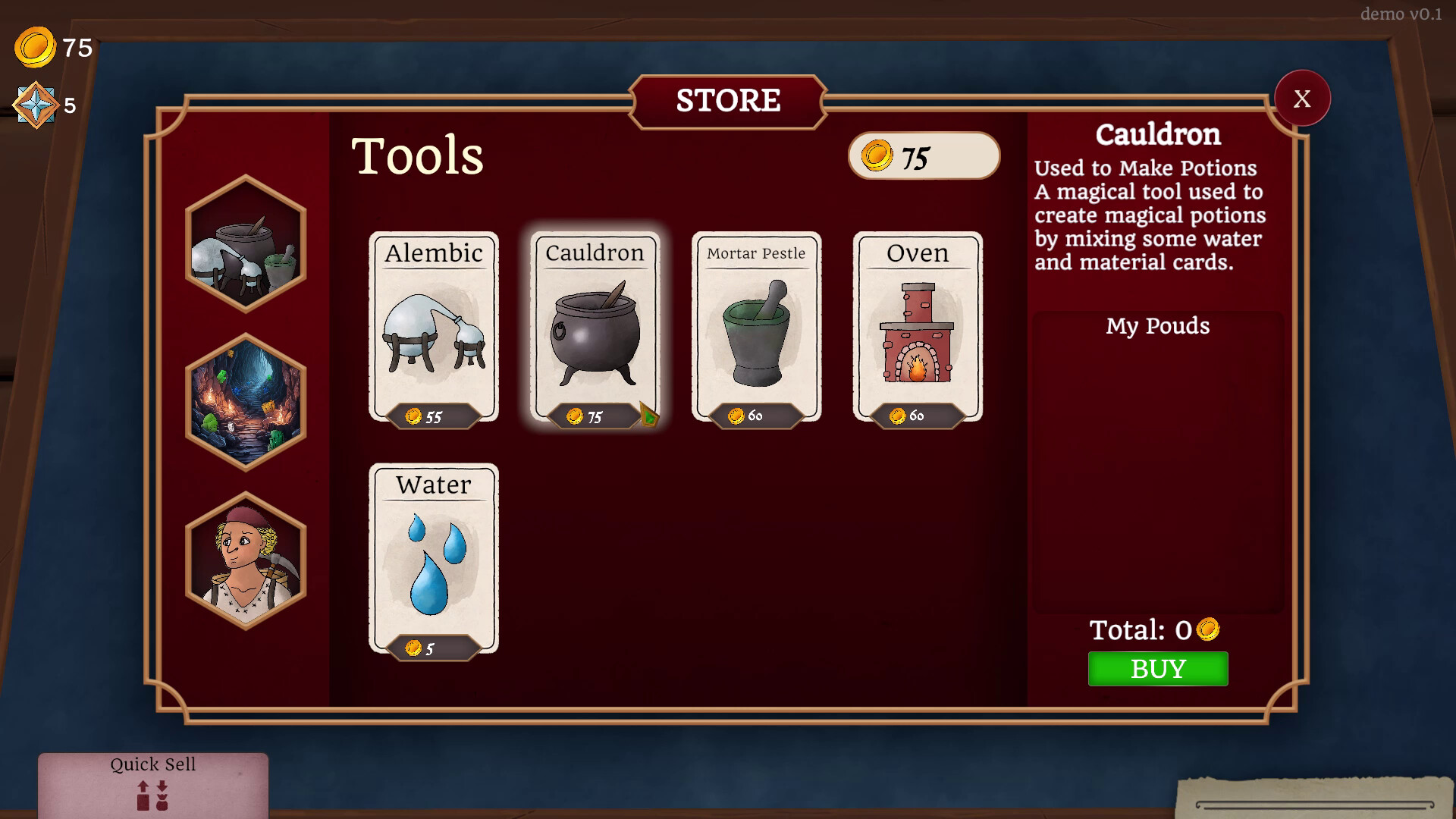
Task: Click the coin icon next to Total
Action: (x=1210, y=629)
